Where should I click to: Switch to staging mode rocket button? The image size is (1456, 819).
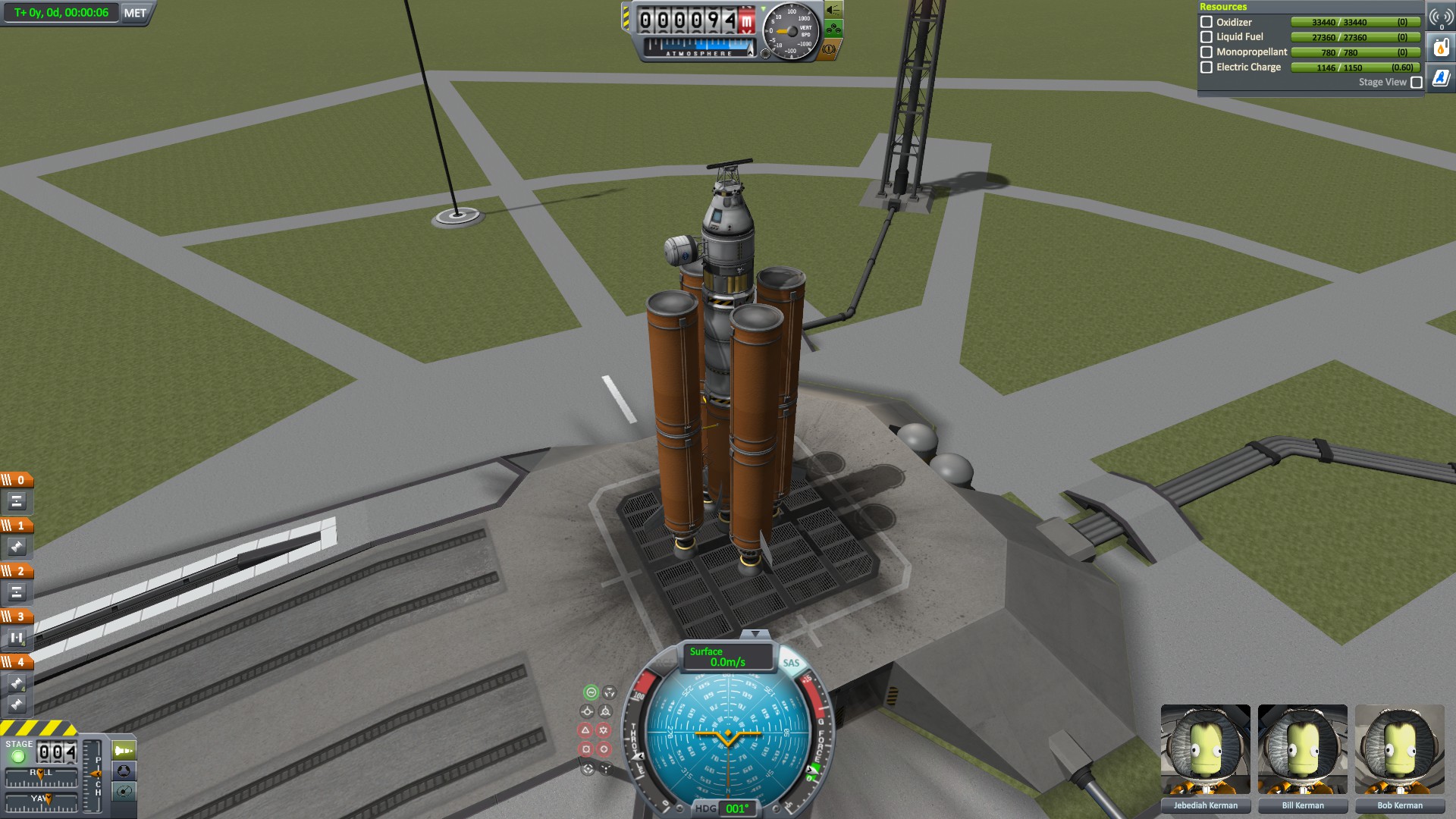[x=124, y=751]
